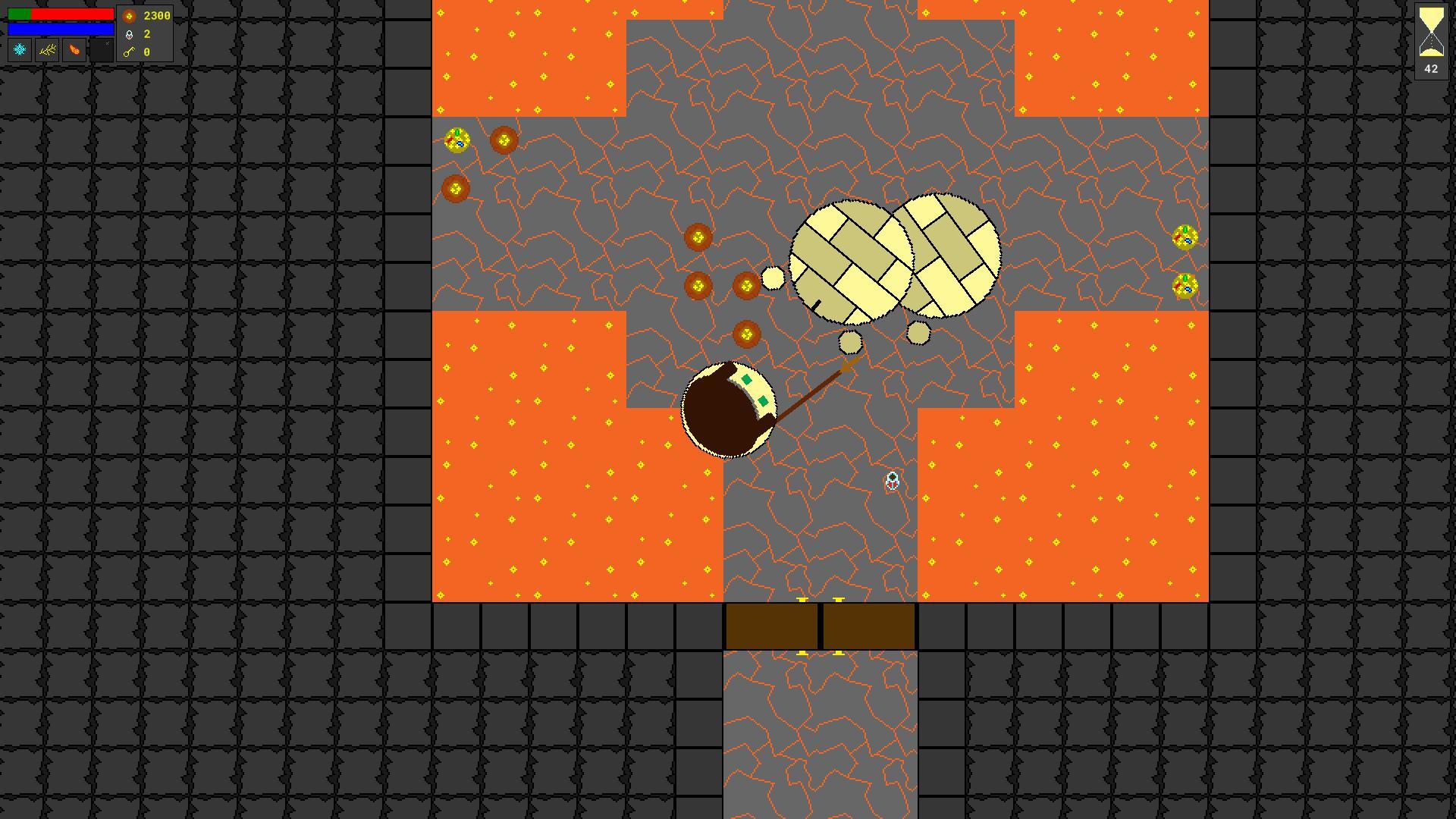Click the large cracked tile platform
This screenshot has height=819, width=1456.
(857, 258)
